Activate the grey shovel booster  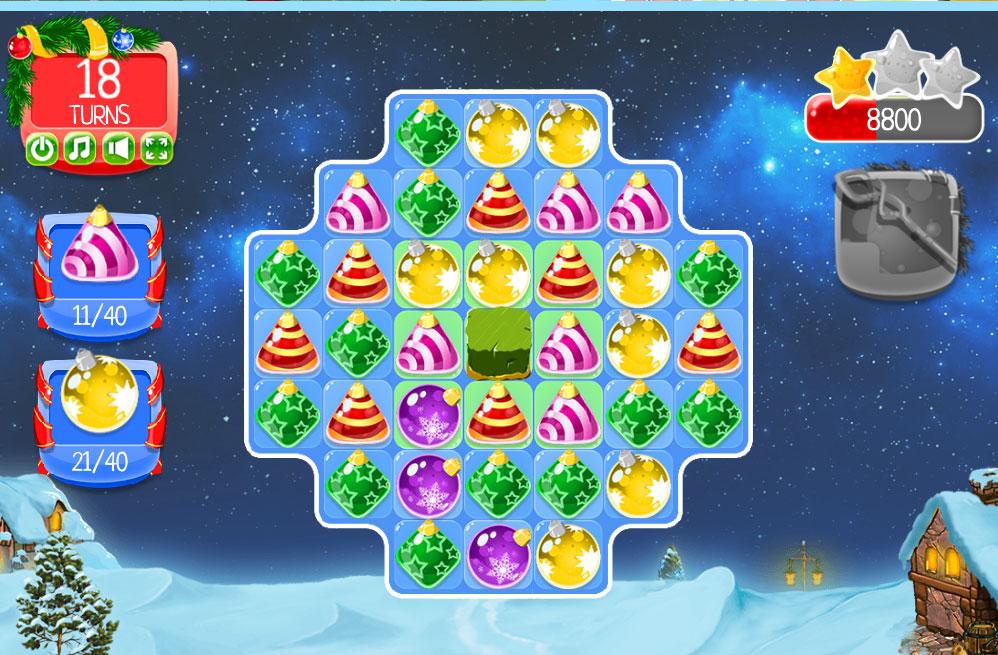pos(897,231)
